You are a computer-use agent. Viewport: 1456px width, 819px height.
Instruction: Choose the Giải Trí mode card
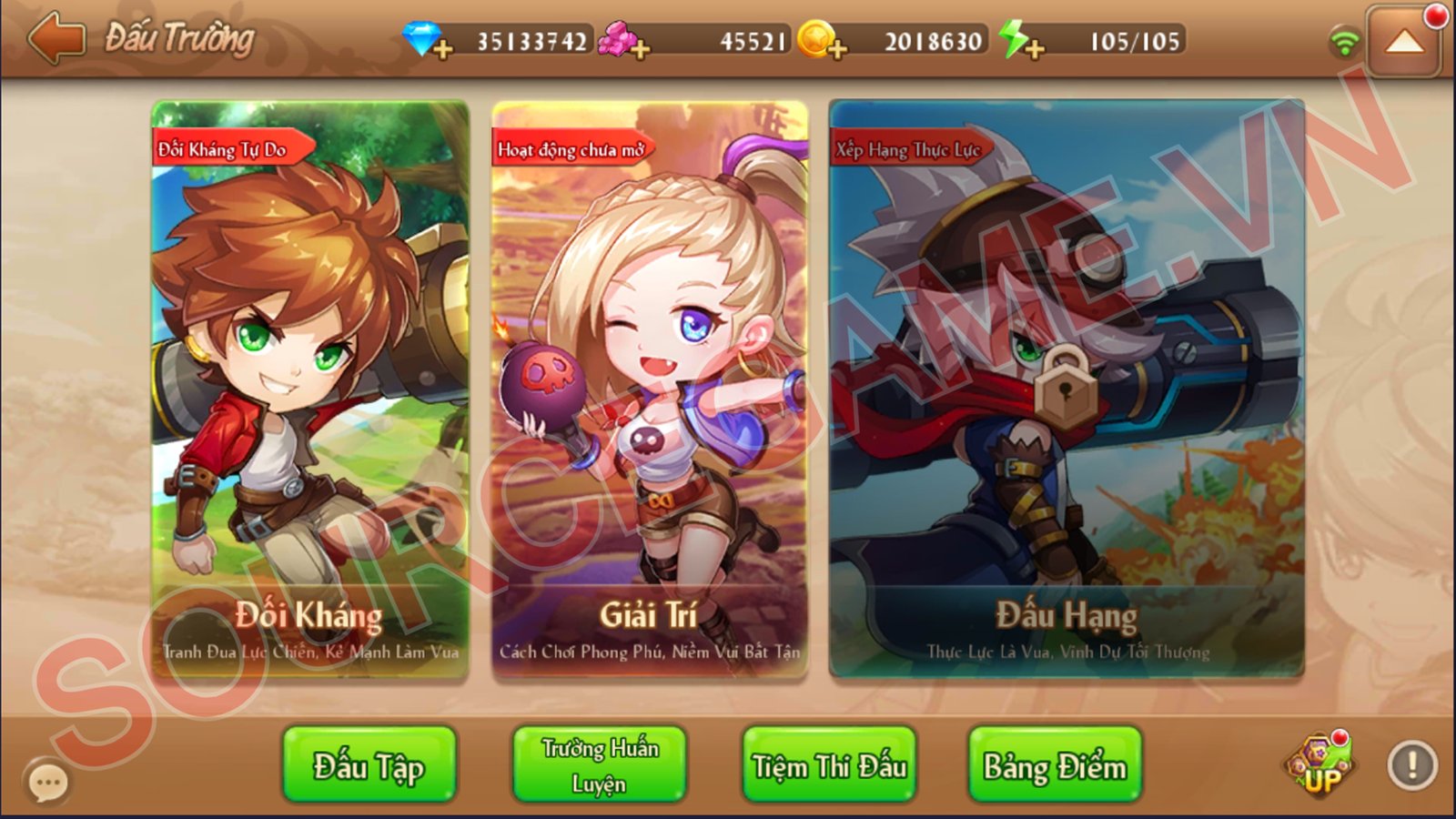[649, 389]
